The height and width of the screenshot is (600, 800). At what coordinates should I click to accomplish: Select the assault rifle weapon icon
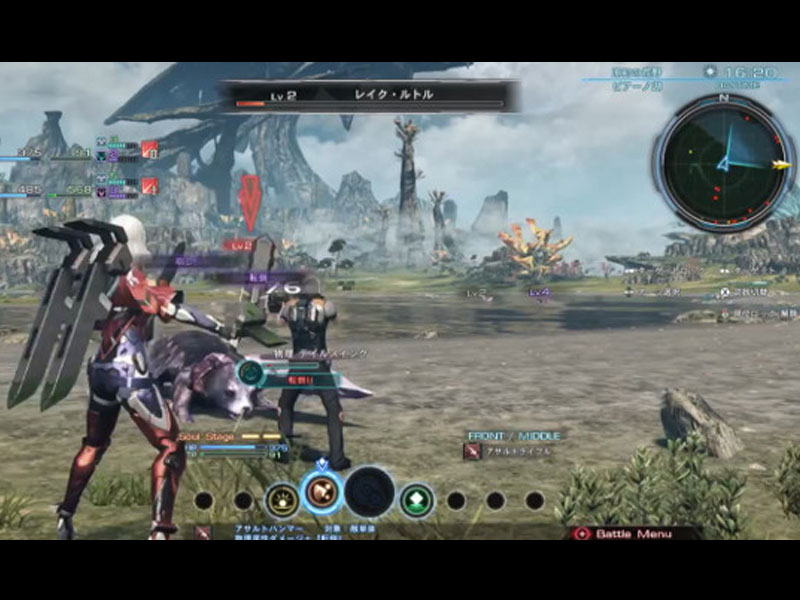point(472,452)
